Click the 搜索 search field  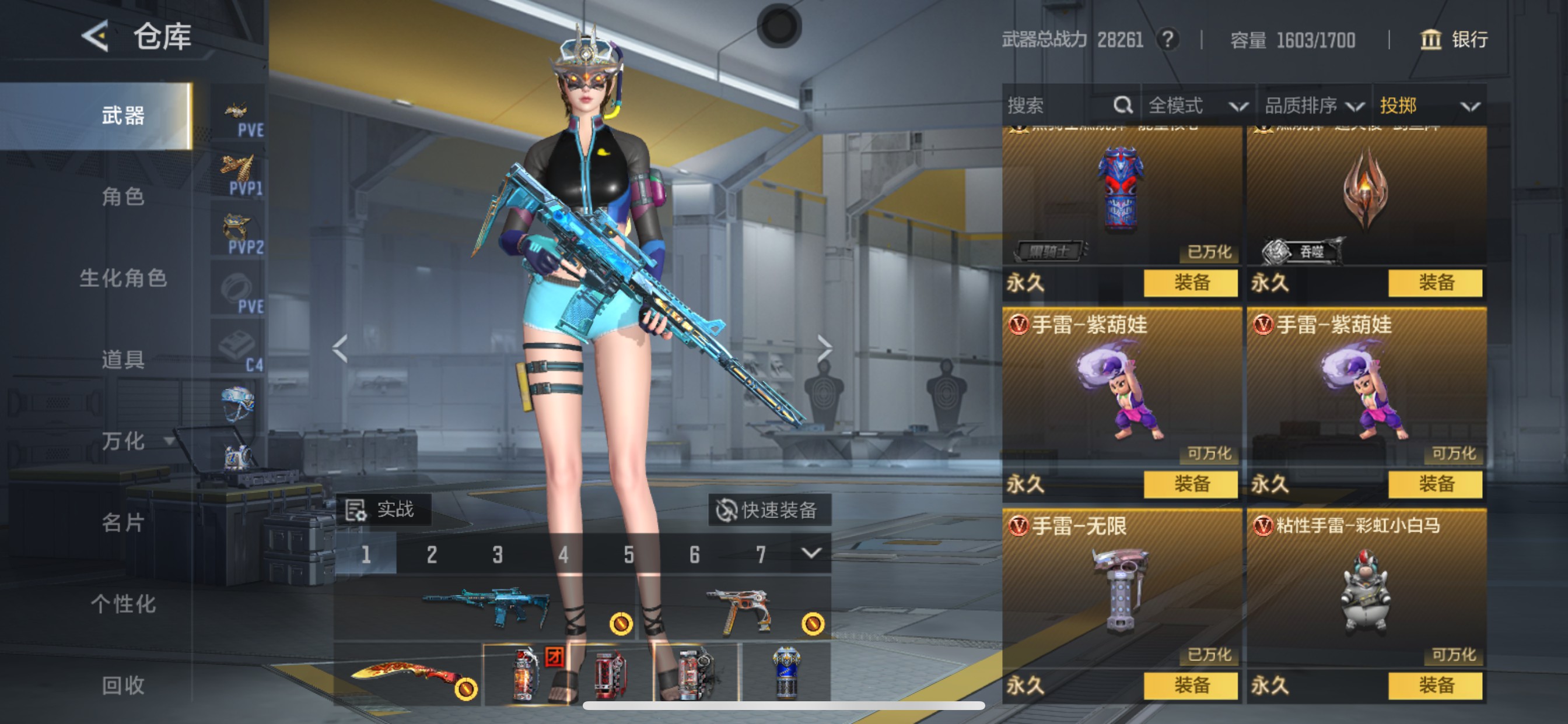click(1059, 106)
